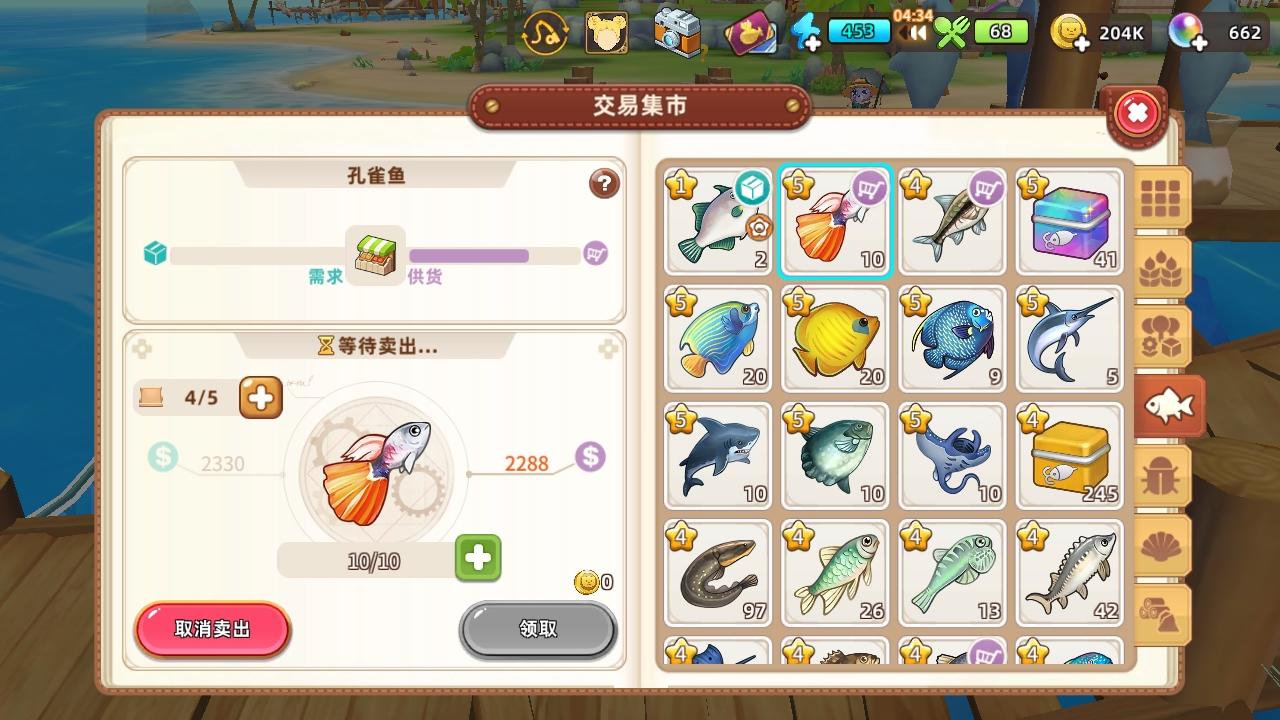Switch to the fish category tab
Viewport: 1280px width, 720px height.
1168,405
